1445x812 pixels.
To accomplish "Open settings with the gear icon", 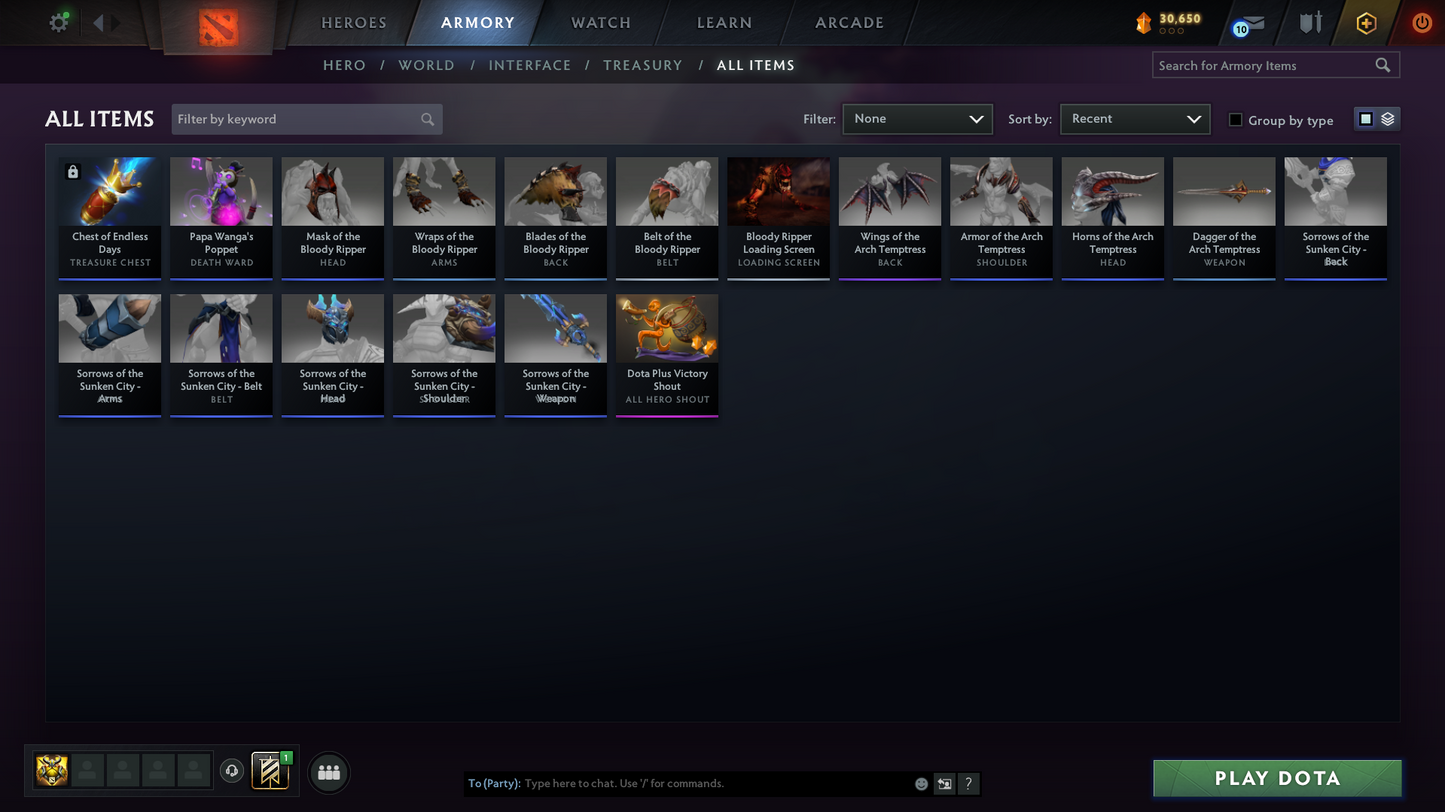I will [x=58, y=22].
